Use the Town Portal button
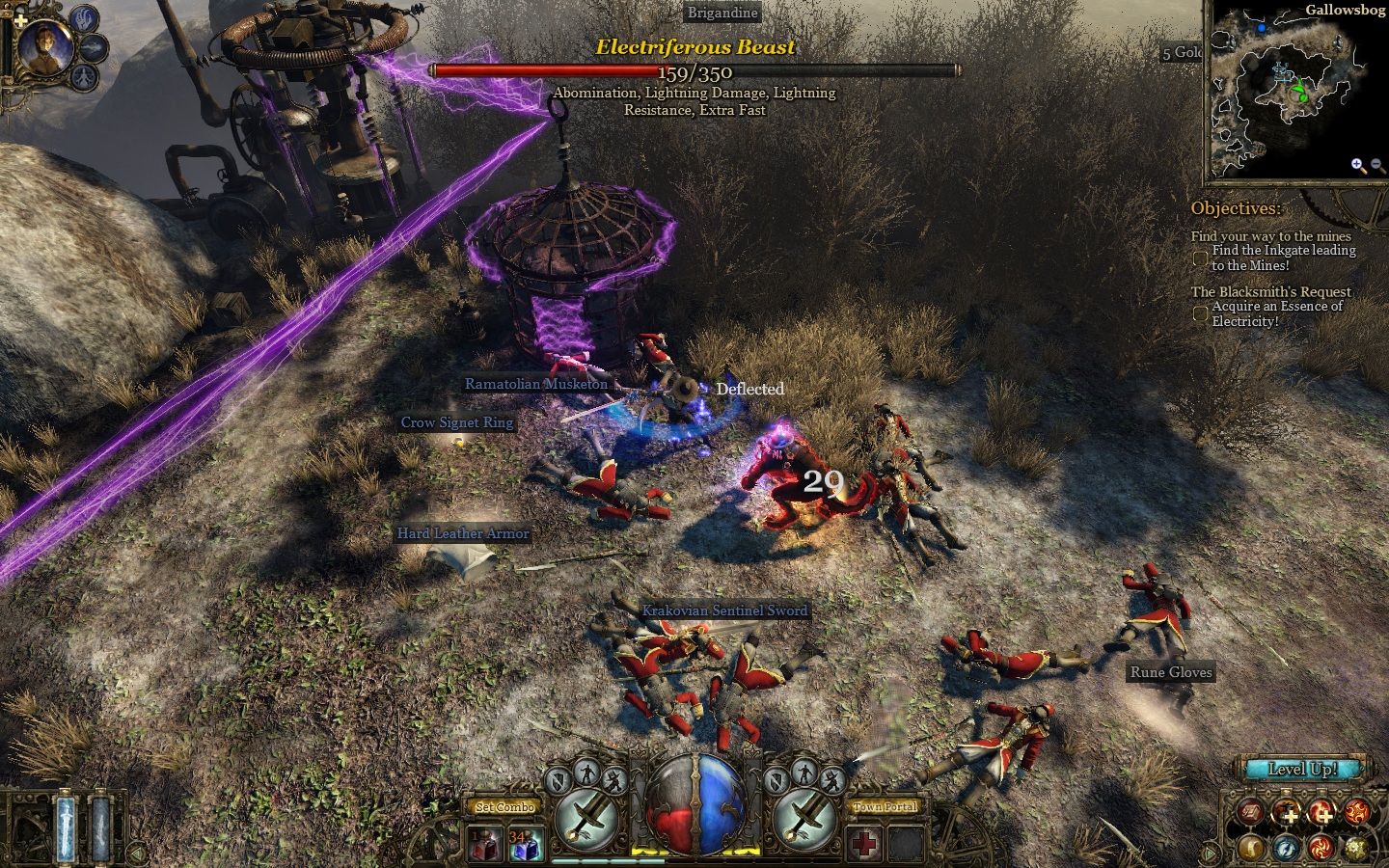This screenshot has height=868, width=1389. click(885, 807)
